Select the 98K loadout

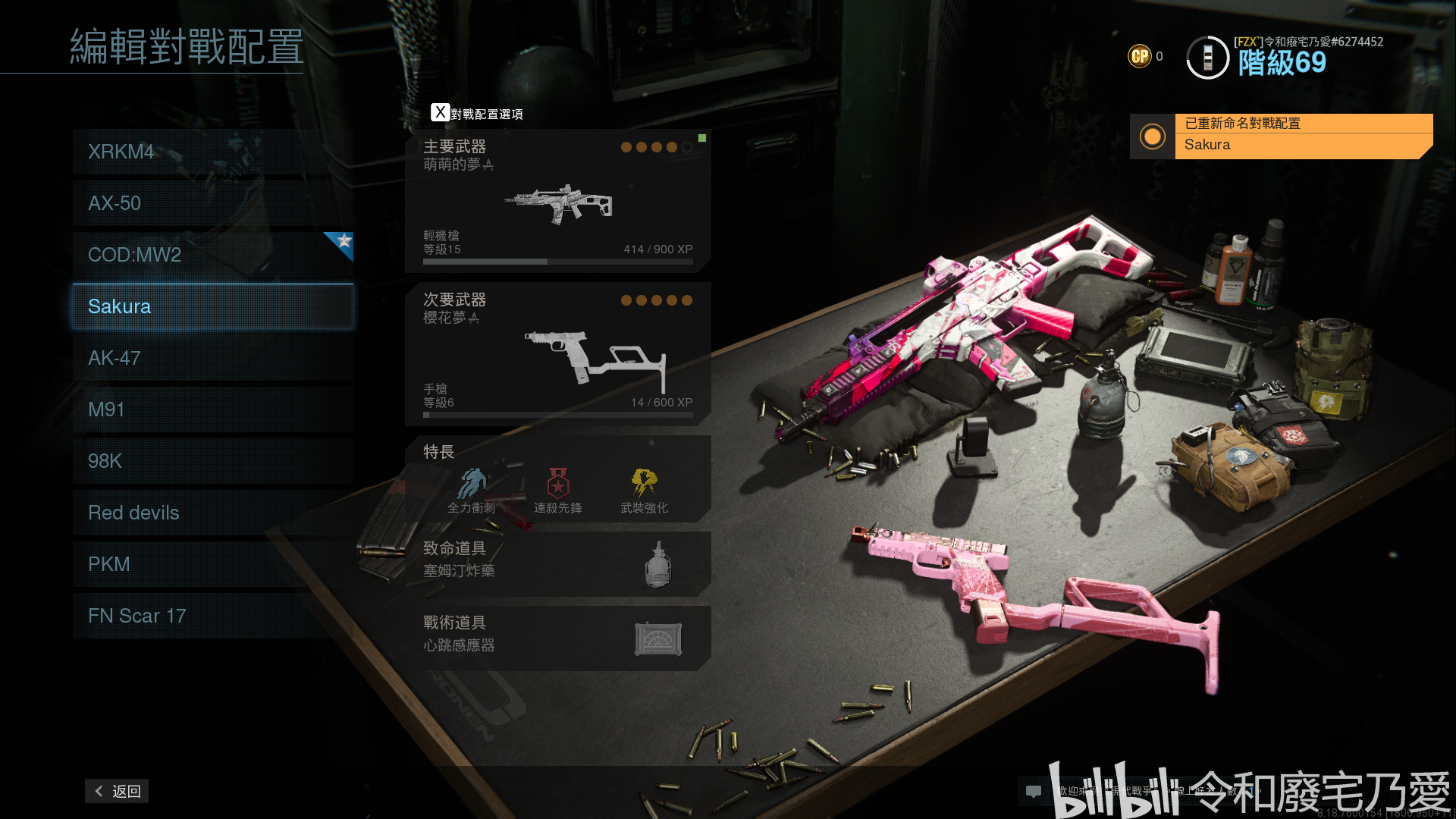[212, 461]
